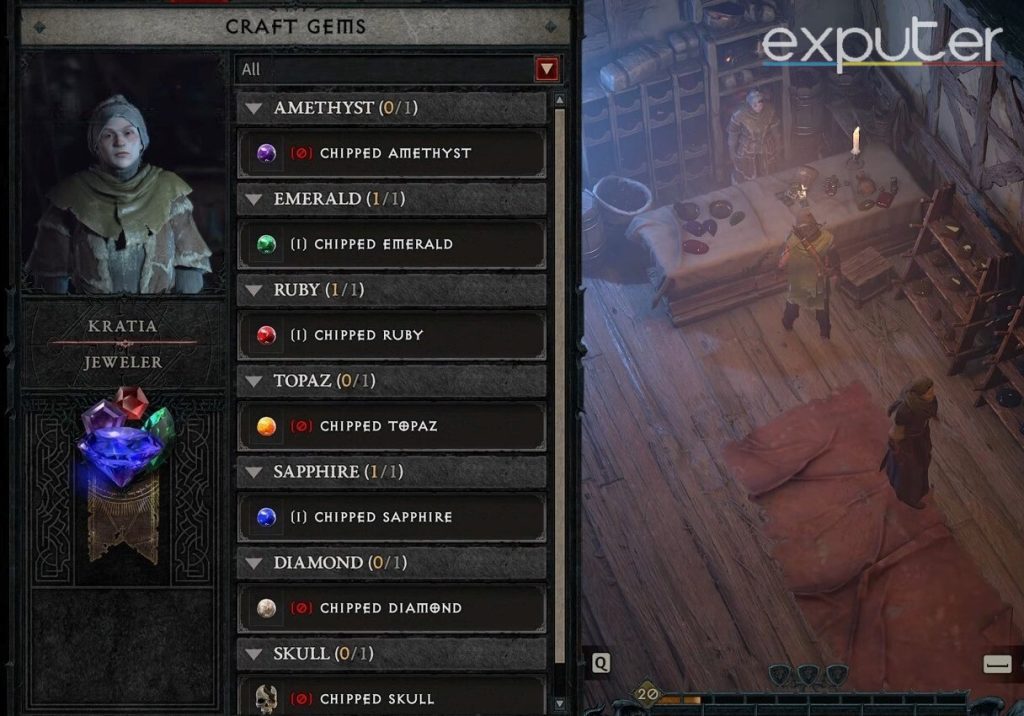Viewport: 1024px width, 716px height.
Task: Choose the Chipped Emerald recipe
Action: [392, 244]
